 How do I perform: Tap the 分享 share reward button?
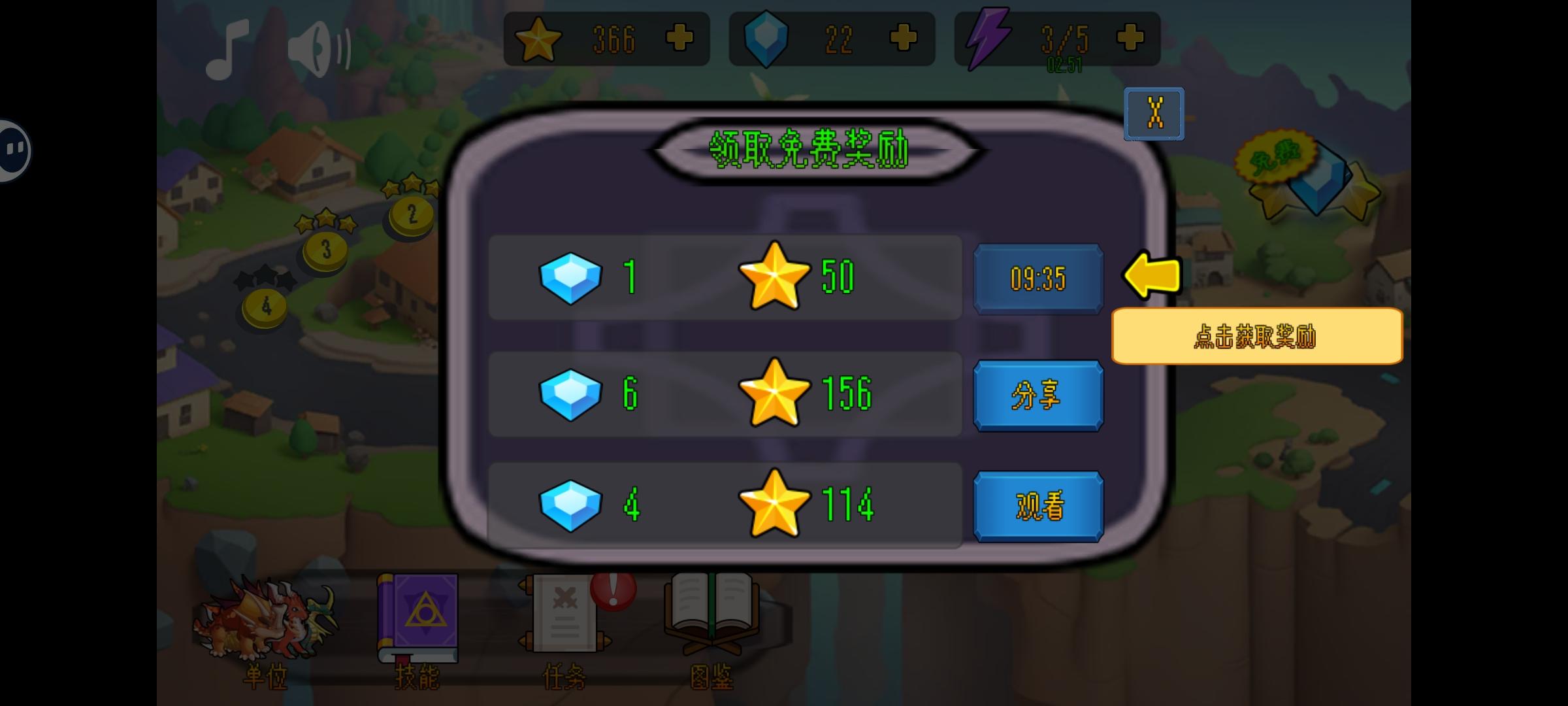point(1037,395)
